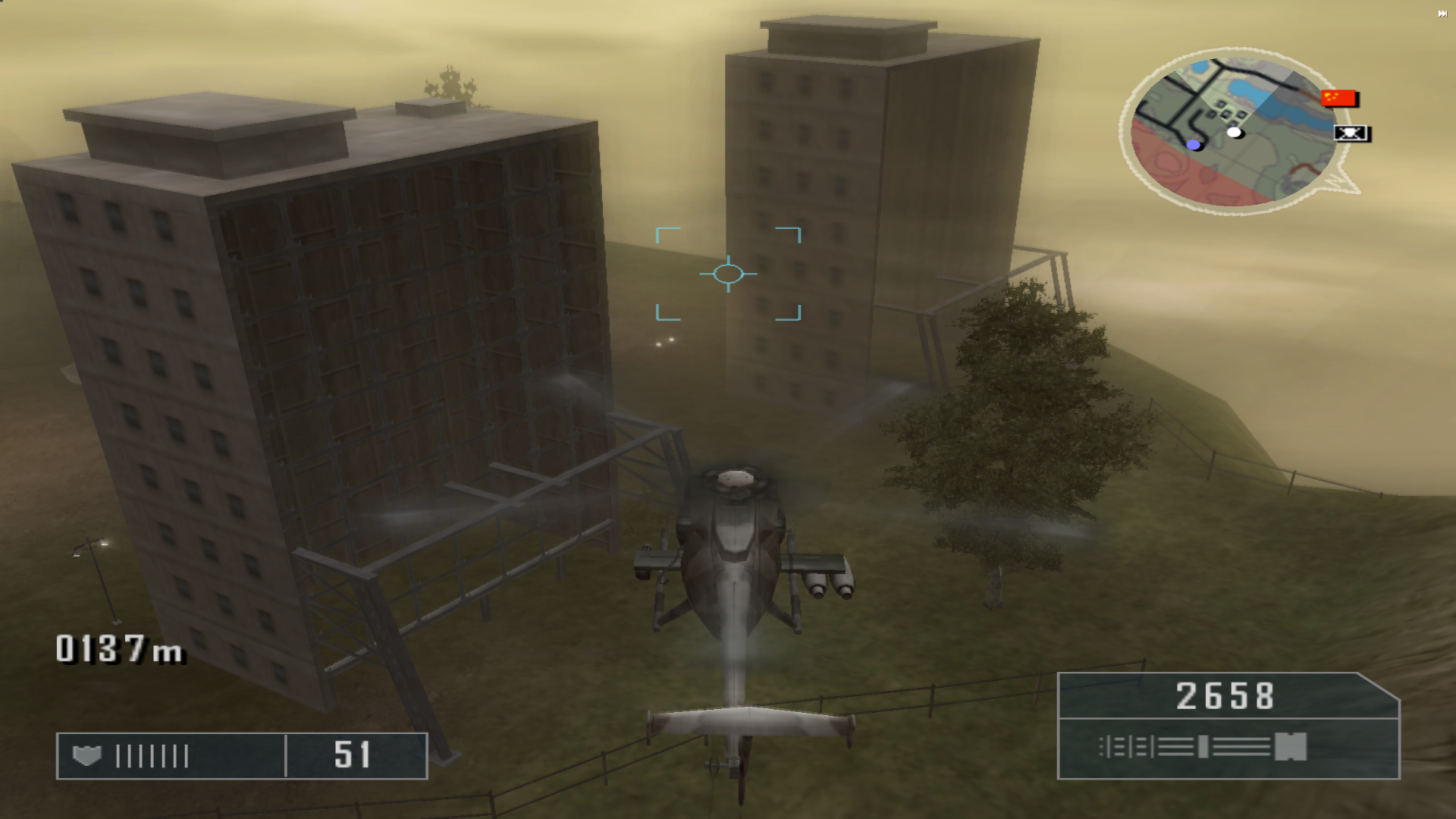The width and height of the screenshot is (1456, 819).
Task: Click the skull and crossbones icon
Action: (1351, 133)
